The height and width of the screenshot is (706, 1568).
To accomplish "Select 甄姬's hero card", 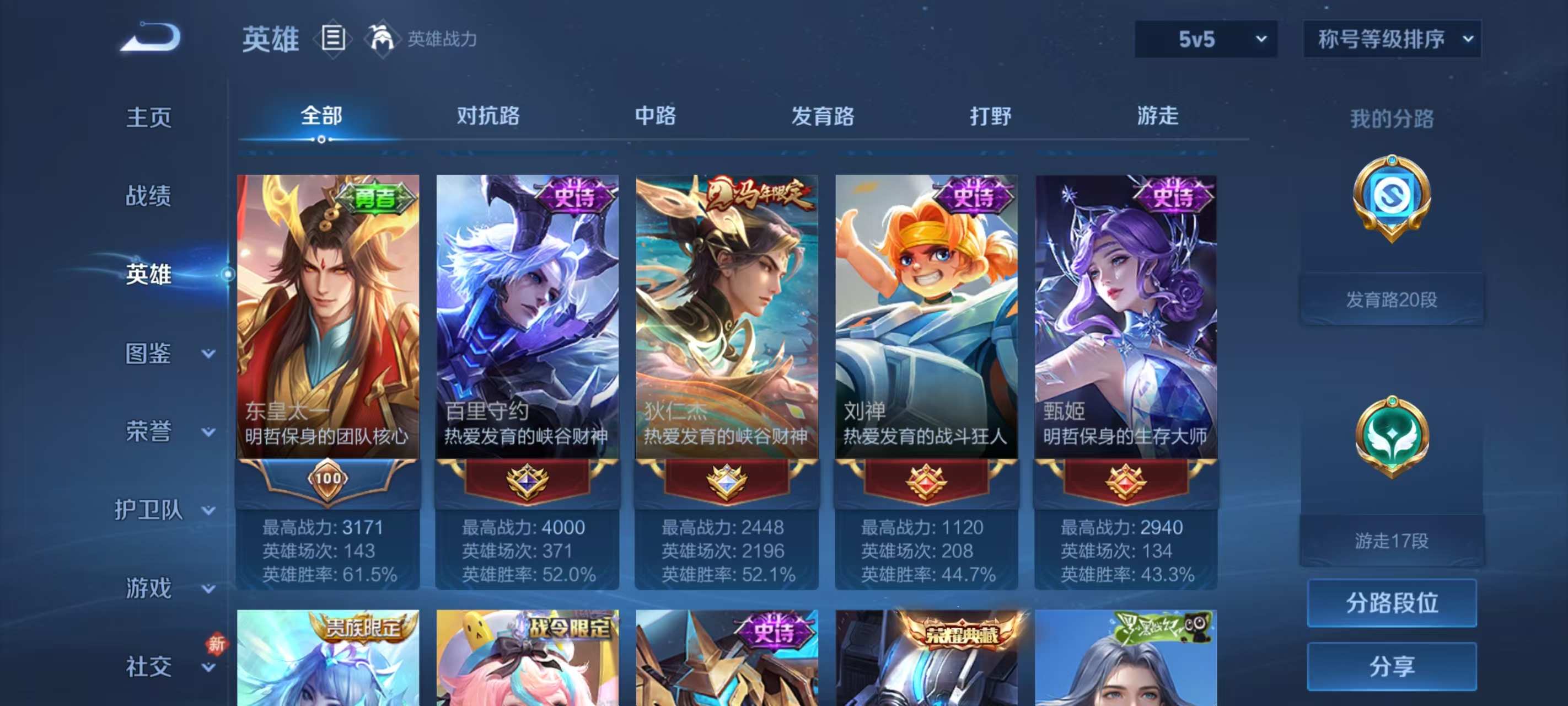I will click(1126, 317).
